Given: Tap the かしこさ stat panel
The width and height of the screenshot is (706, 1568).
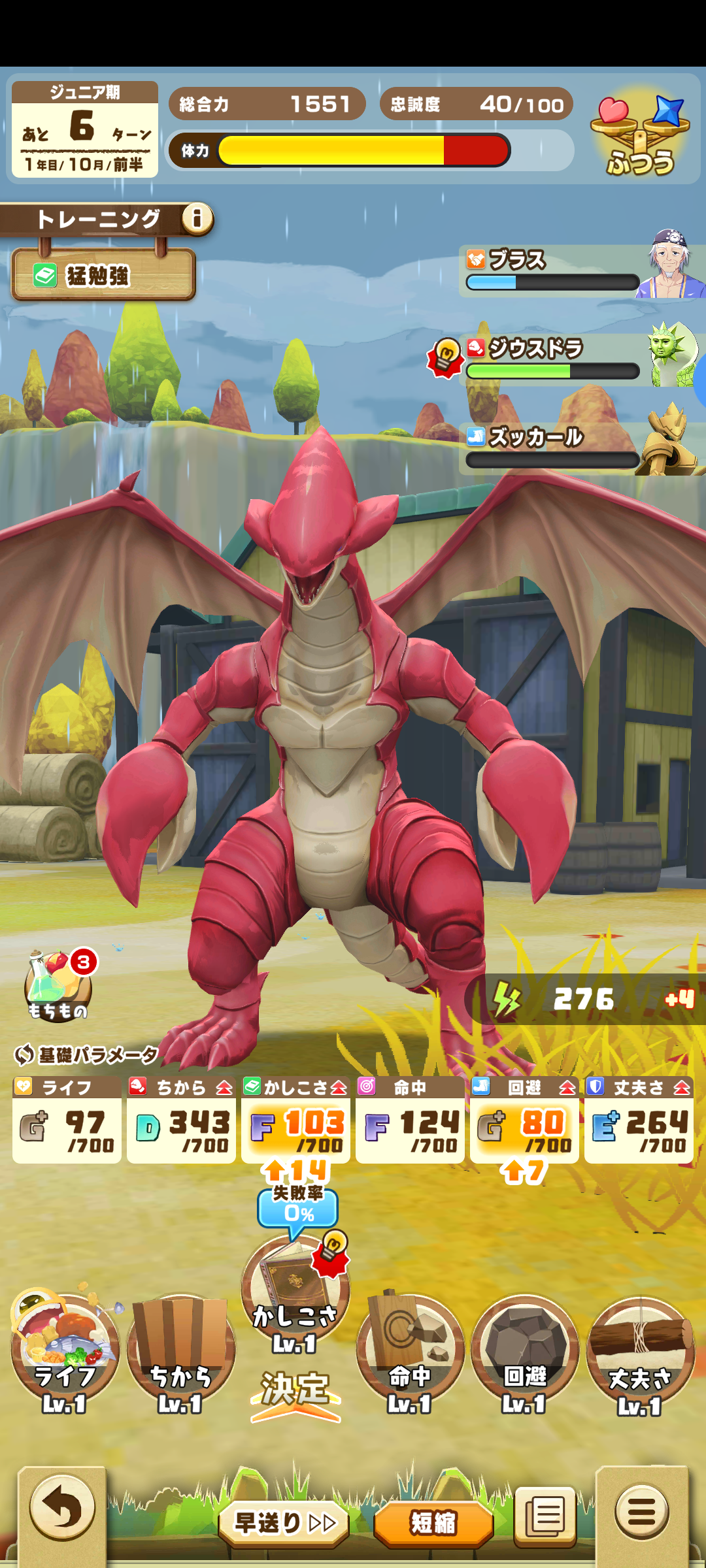Looking at the screenshot, I should click(x=295, y=1120).
